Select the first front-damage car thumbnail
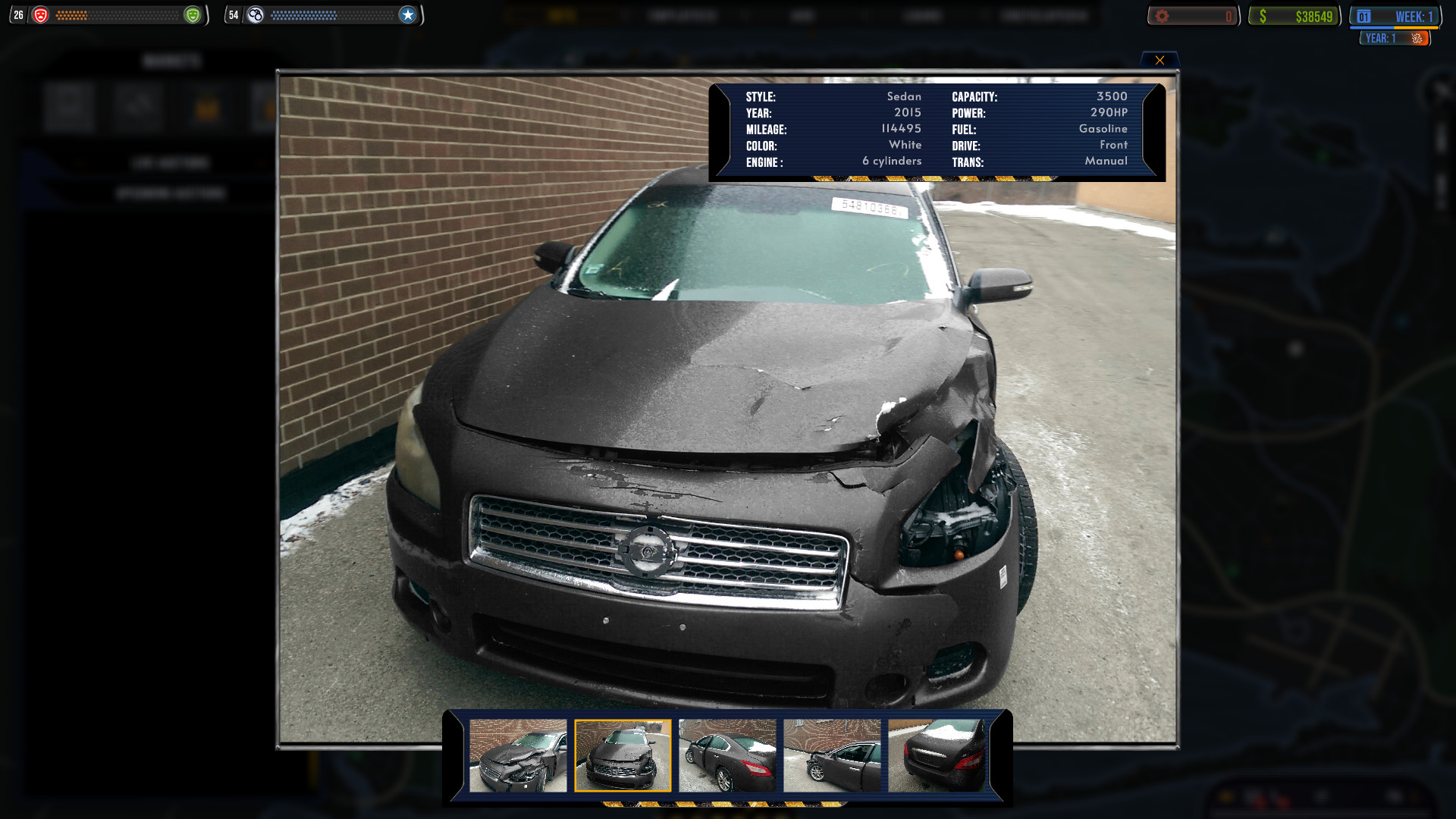This screenshot has width=1456, height=819. click(518, 755)
